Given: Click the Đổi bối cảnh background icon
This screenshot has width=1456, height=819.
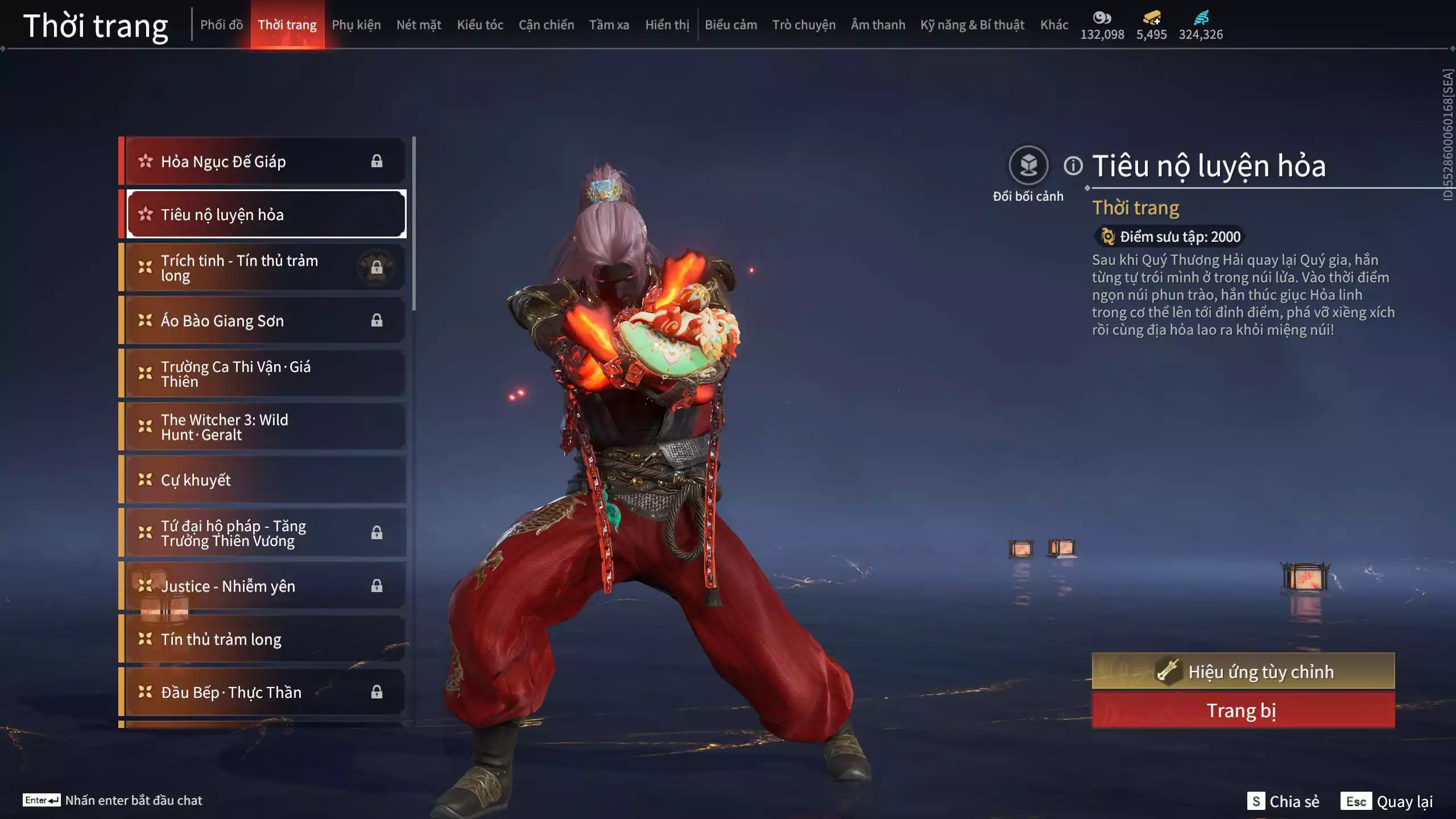Looking at the screenshot, I should (1028, 166).
